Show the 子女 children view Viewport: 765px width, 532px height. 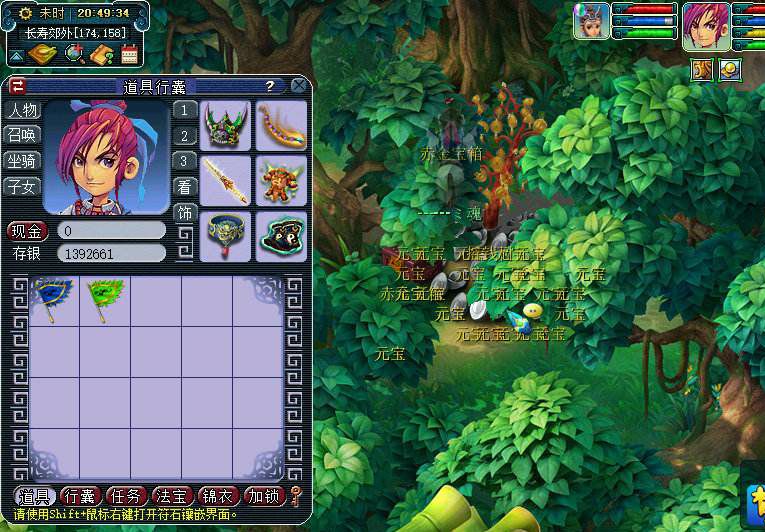pos(22,185)
